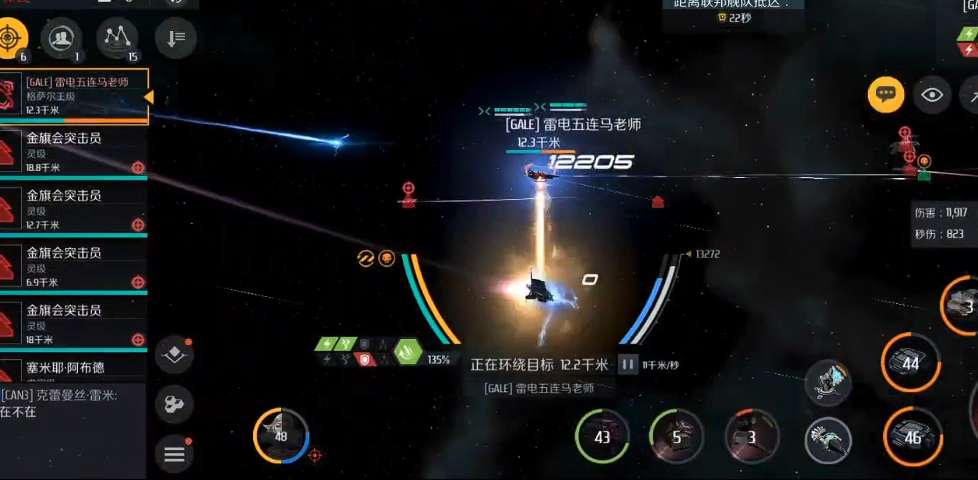
Task: Open the network nodes overview tab
Action: pyautogui.click(x=119, y=38)
